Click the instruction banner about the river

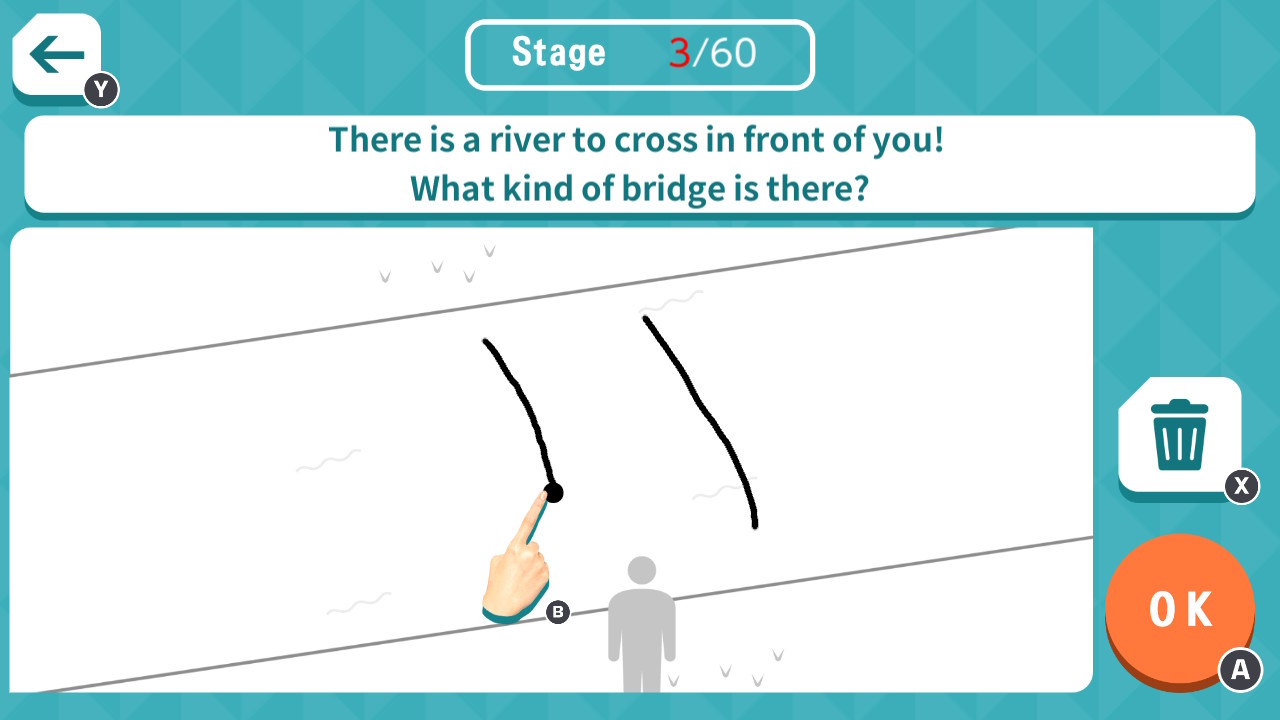(x=639, y=164)
